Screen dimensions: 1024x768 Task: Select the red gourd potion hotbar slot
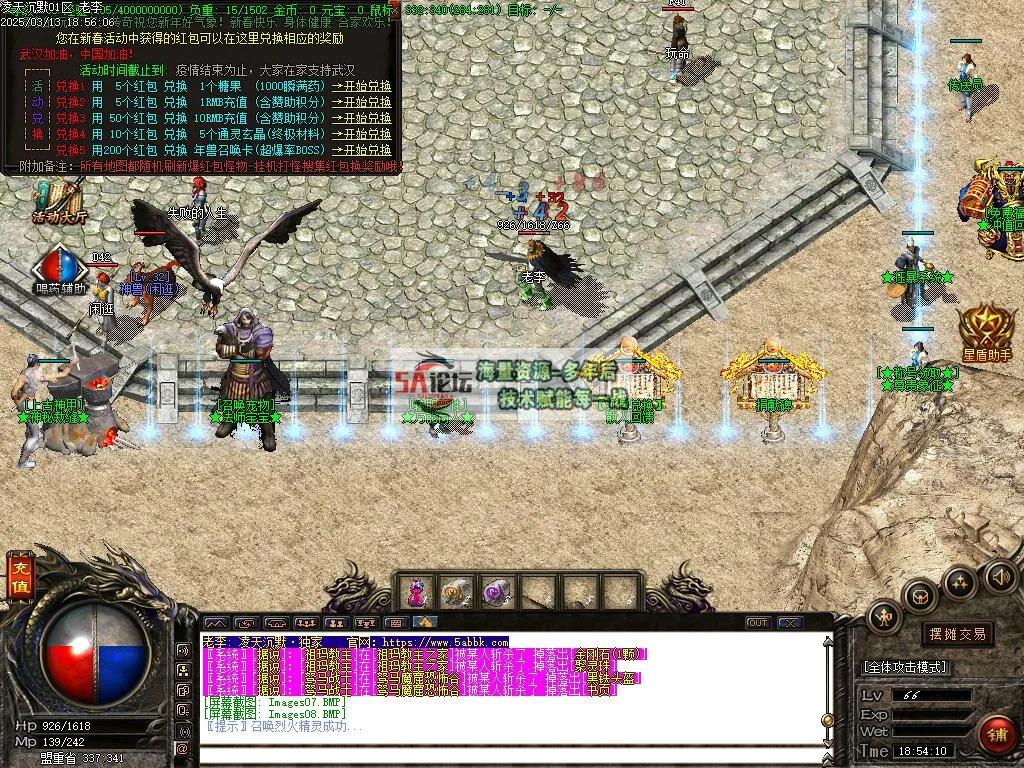[x=417, y=593]
